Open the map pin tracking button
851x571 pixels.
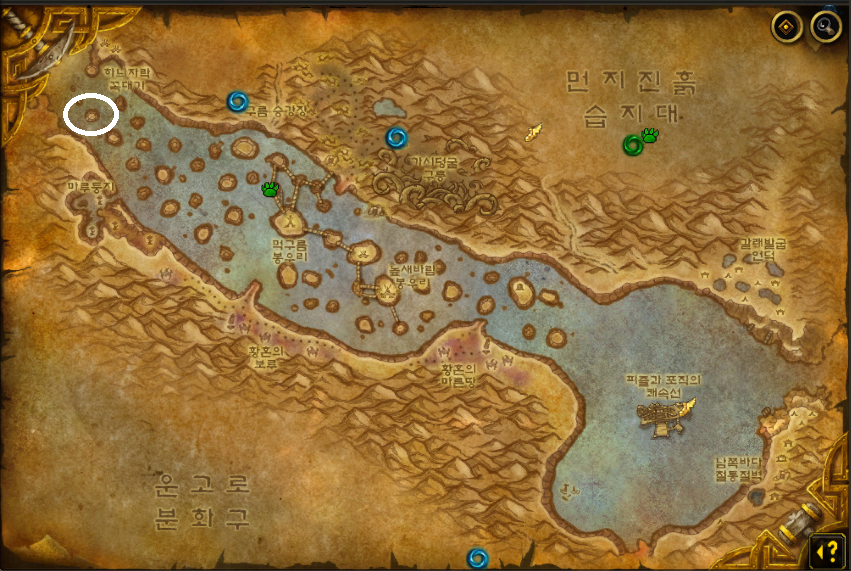pos(788,26)
